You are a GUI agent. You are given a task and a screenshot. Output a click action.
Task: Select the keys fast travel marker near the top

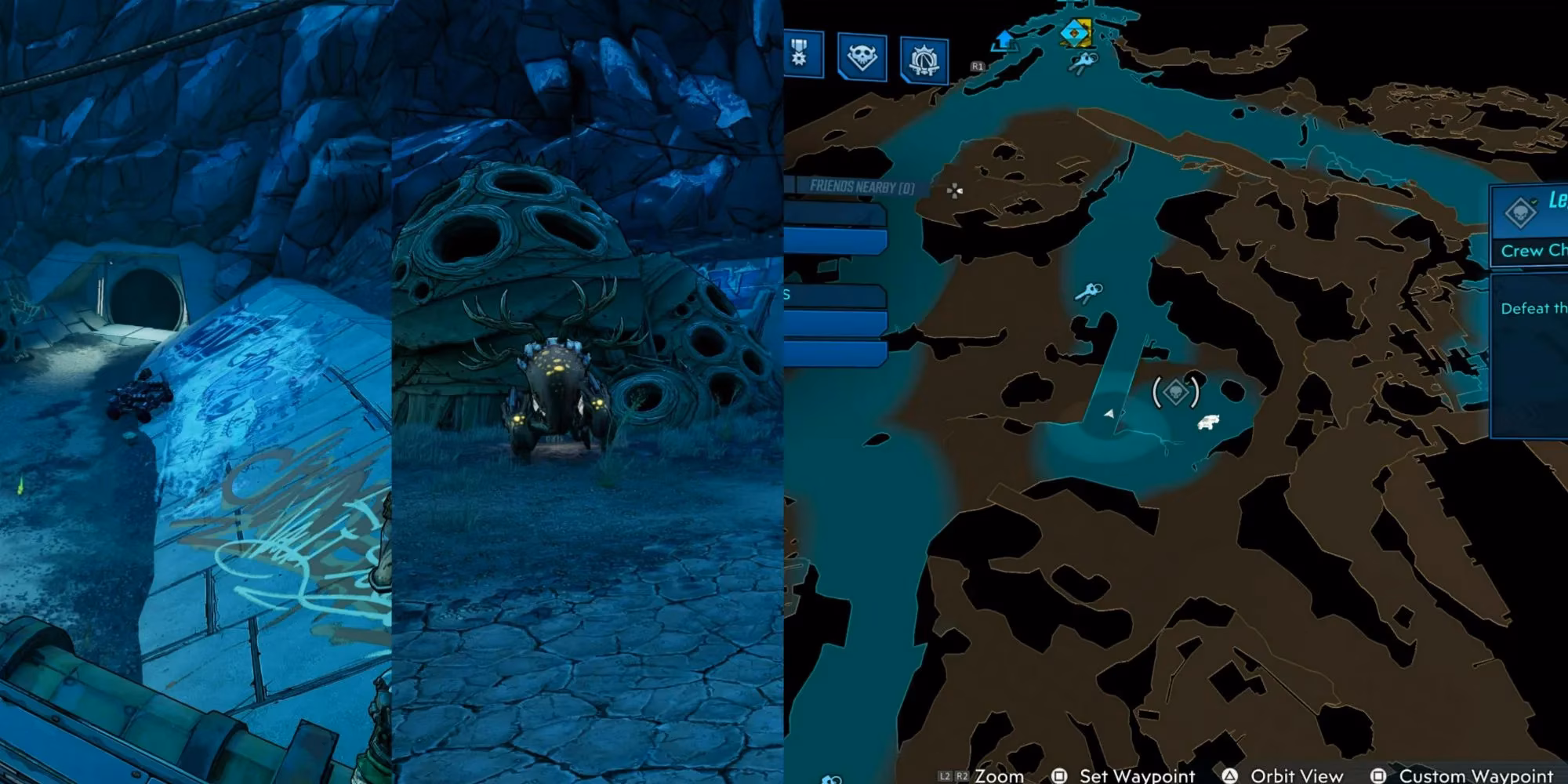tap(1084, 62)
